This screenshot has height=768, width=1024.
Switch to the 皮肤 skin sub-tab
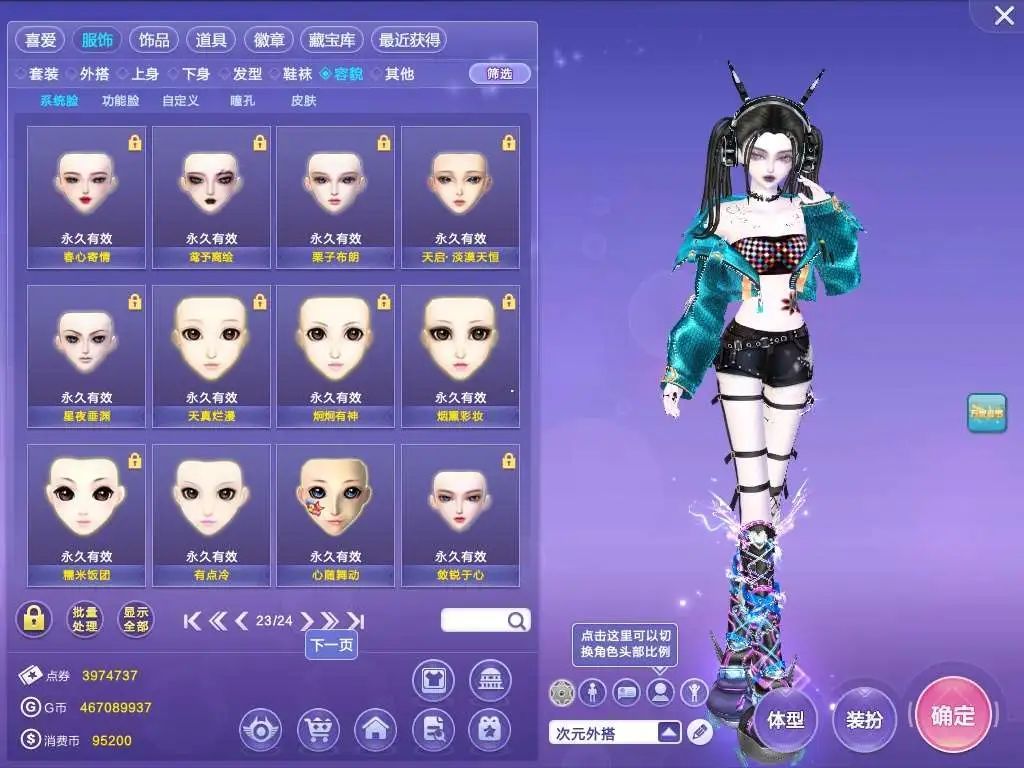click(x=303, y=101)
